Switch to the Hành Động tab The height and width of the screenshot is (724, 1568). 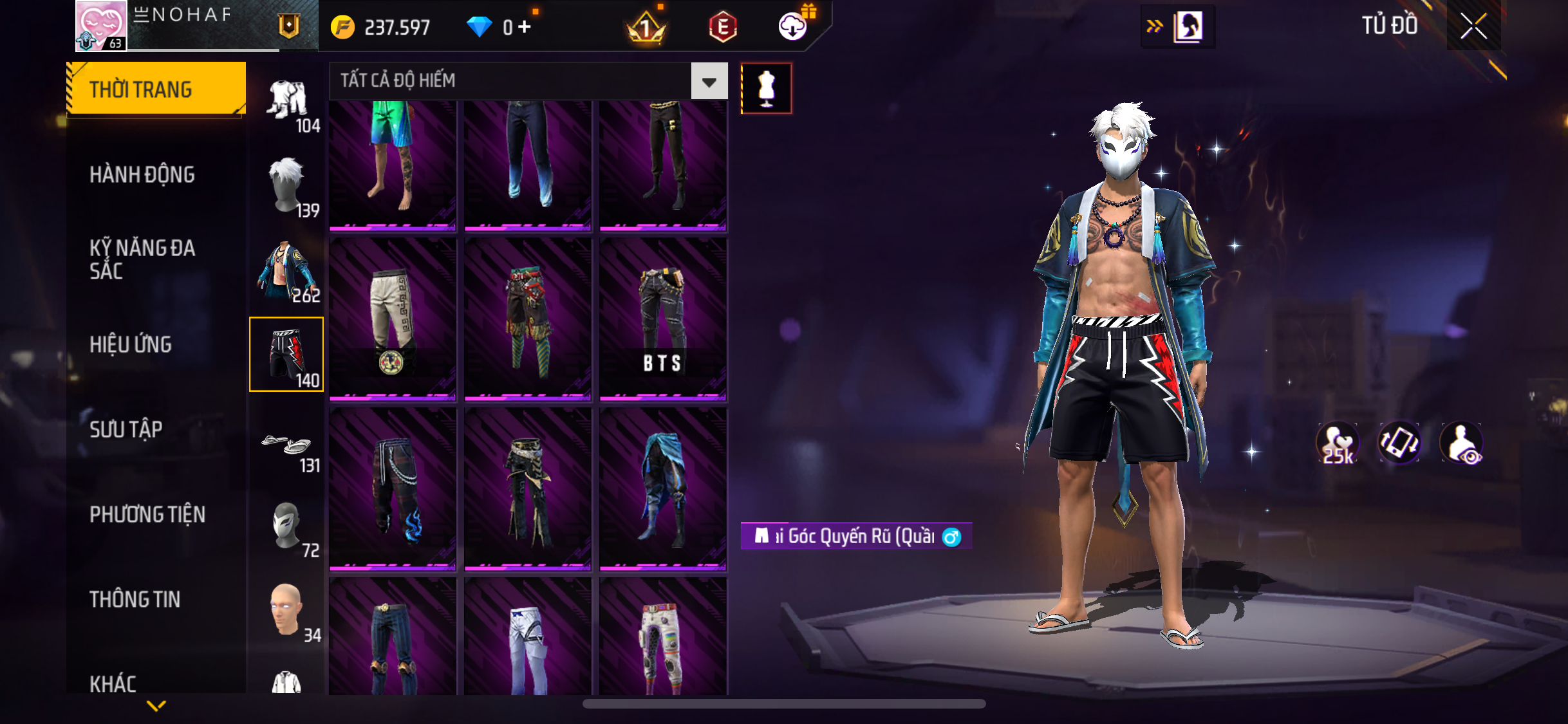[x=142, y=175]
